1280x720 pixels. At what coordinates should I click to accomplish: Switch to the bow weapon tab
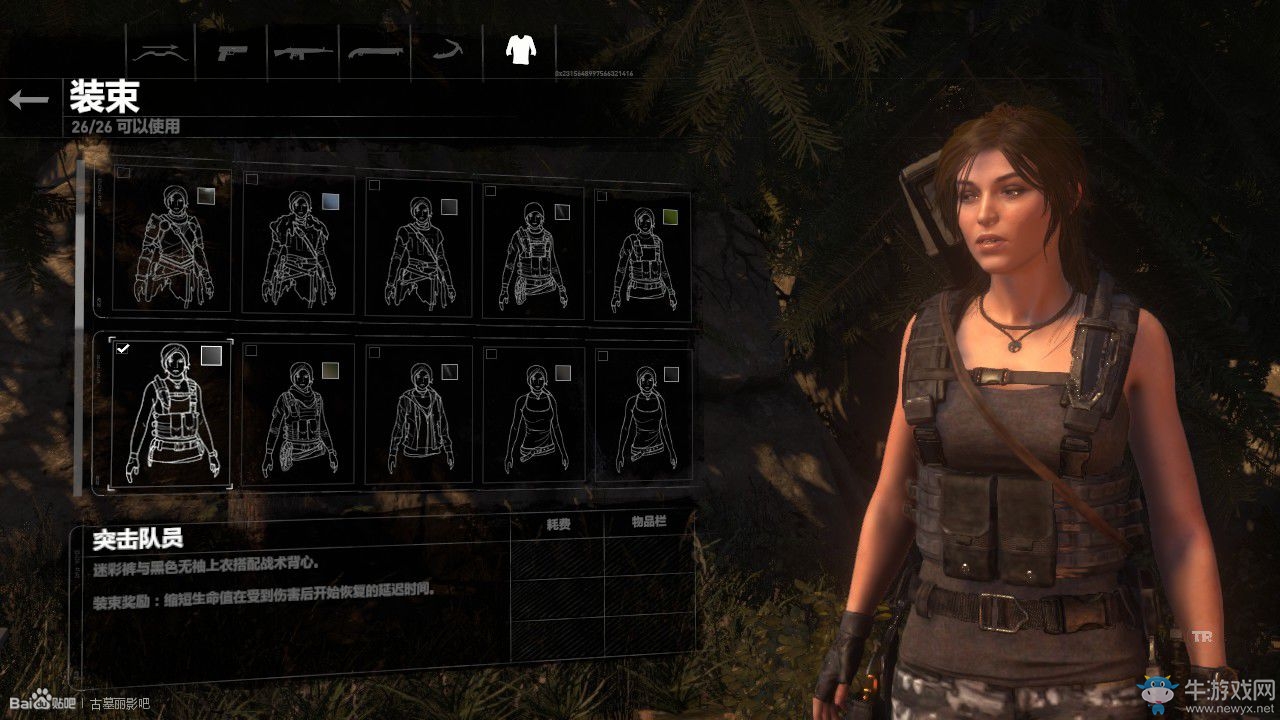pyautogui.click(x=160, y=50)
